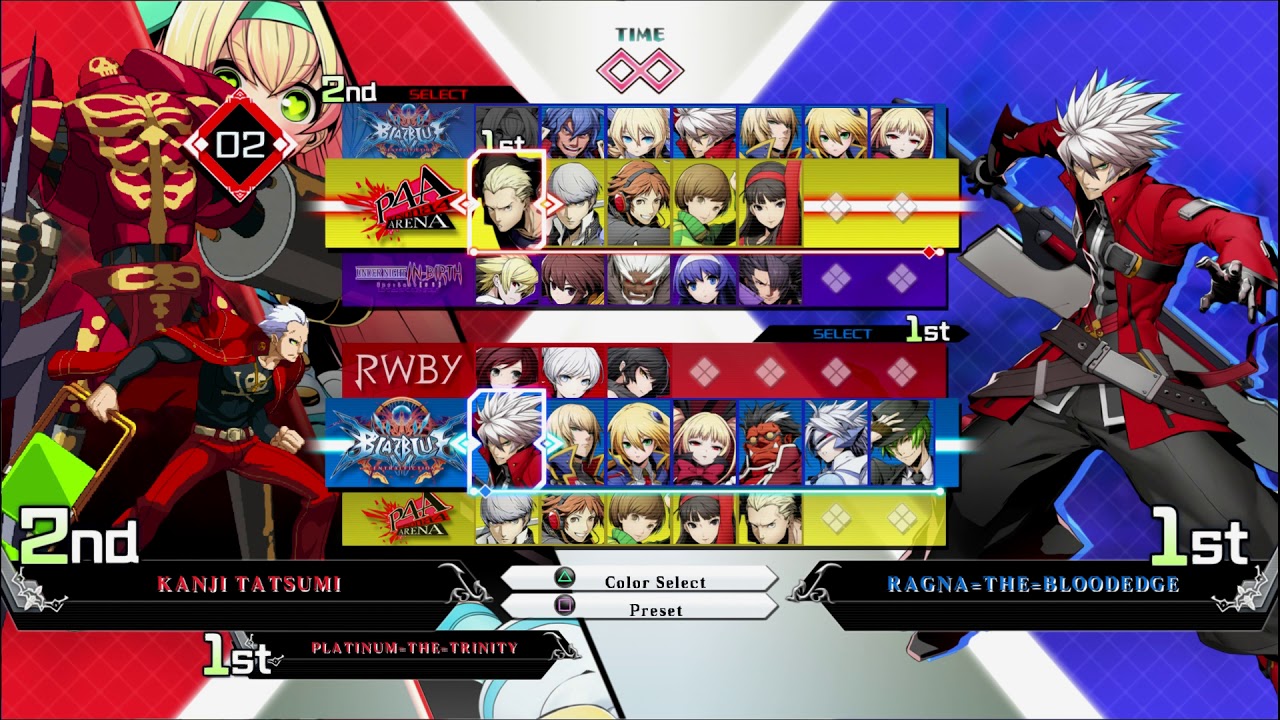The image size is (1280, 720).
Task: Select Azrael's portrait in the BlazBlue row
Action: (572, 130)
